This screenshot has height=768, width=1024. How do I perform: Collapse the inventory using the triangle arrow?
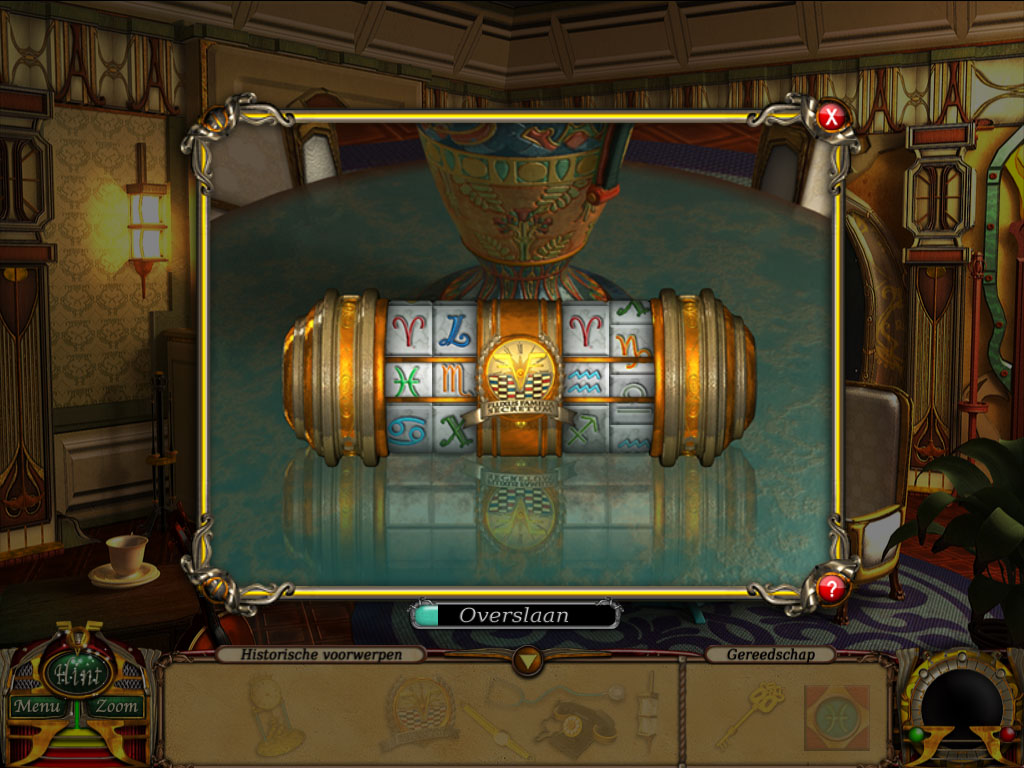(527, 659)
